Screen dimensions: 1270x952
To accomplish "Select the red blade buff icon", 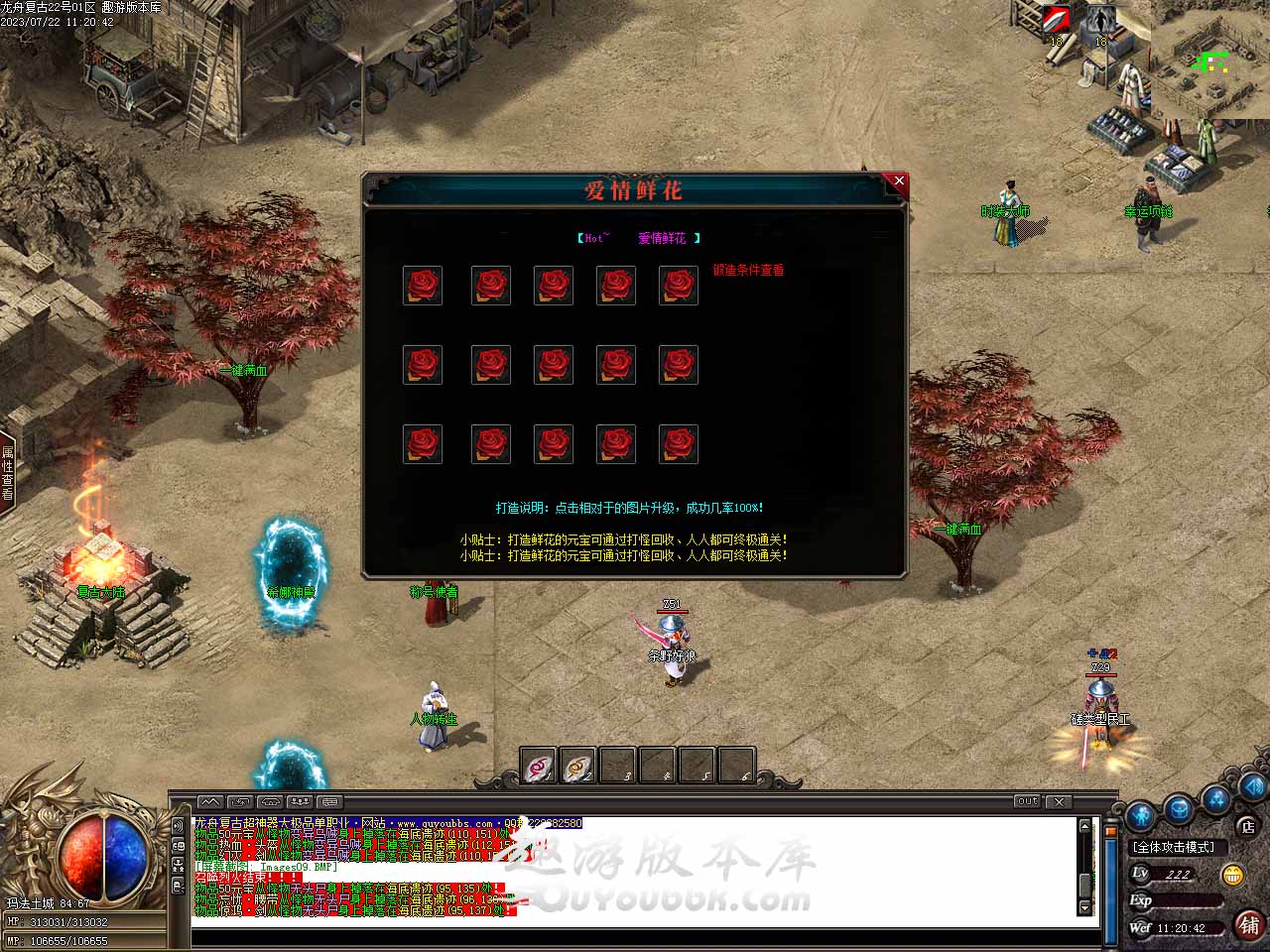I will point(1056,21).
